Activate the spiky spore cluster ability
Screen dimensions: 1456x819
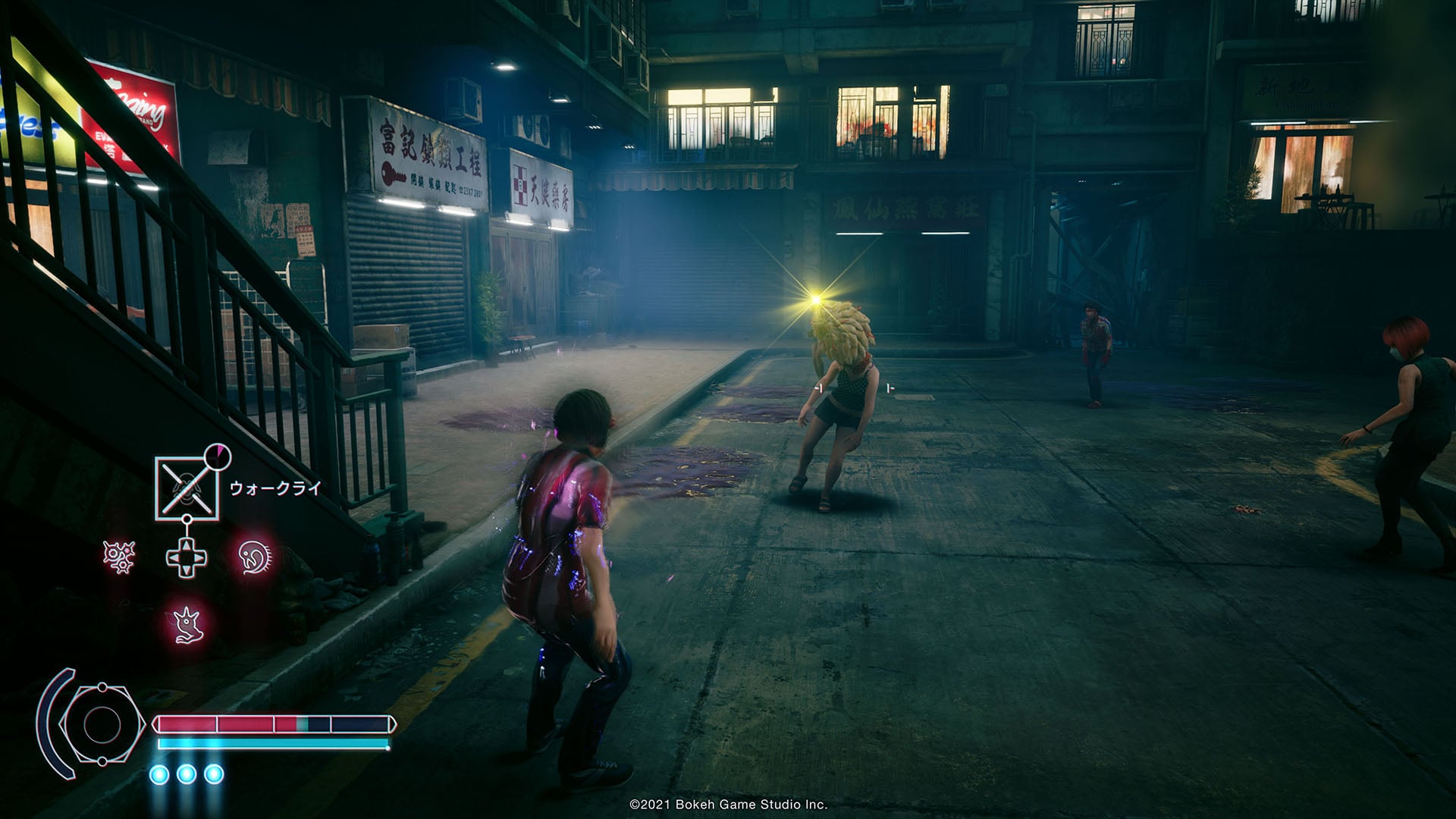pyautogui.click(x=119, y=557)
